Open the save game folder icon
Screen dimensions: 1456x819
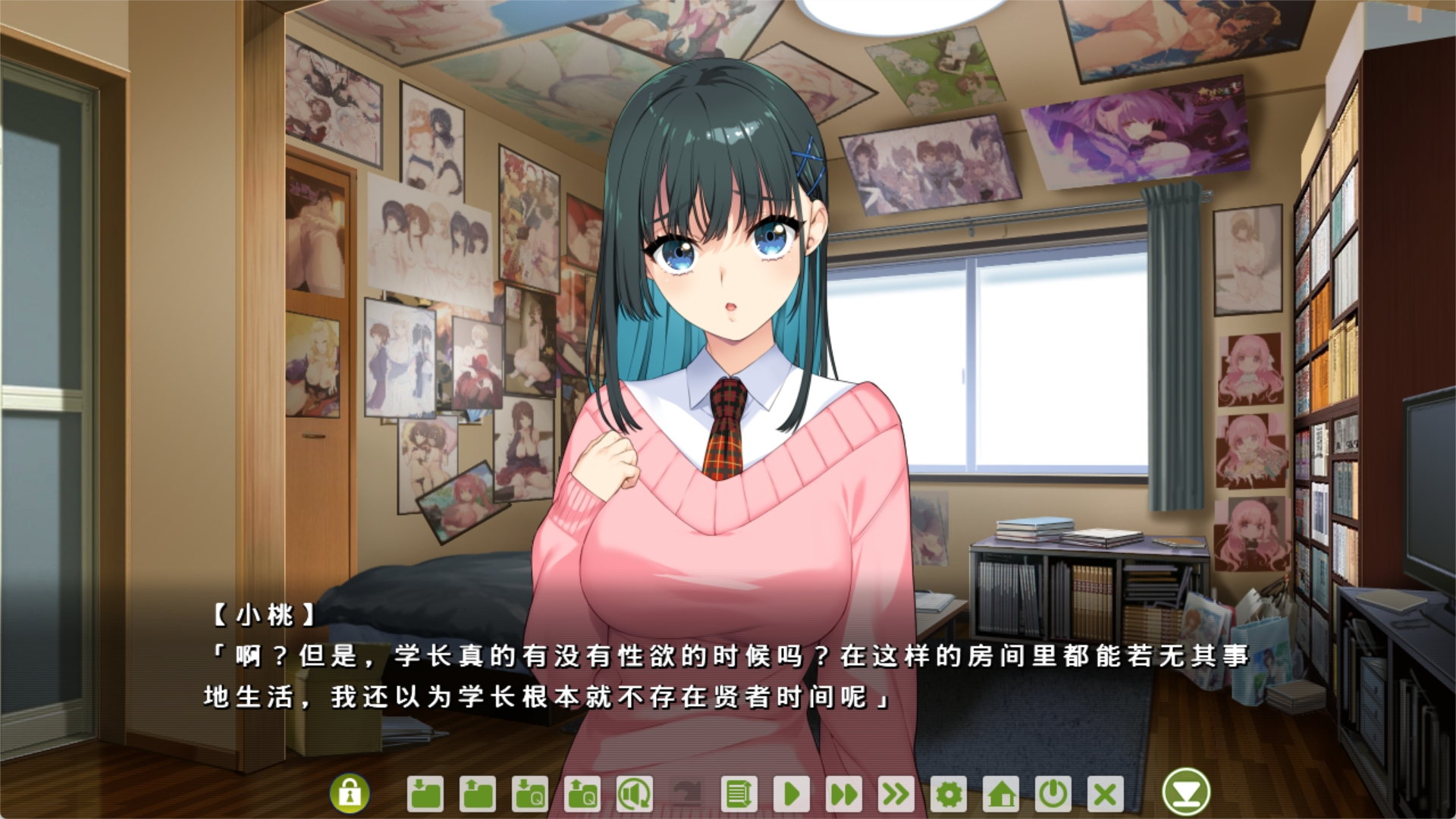pyautogui.click(x=425, y=794)
